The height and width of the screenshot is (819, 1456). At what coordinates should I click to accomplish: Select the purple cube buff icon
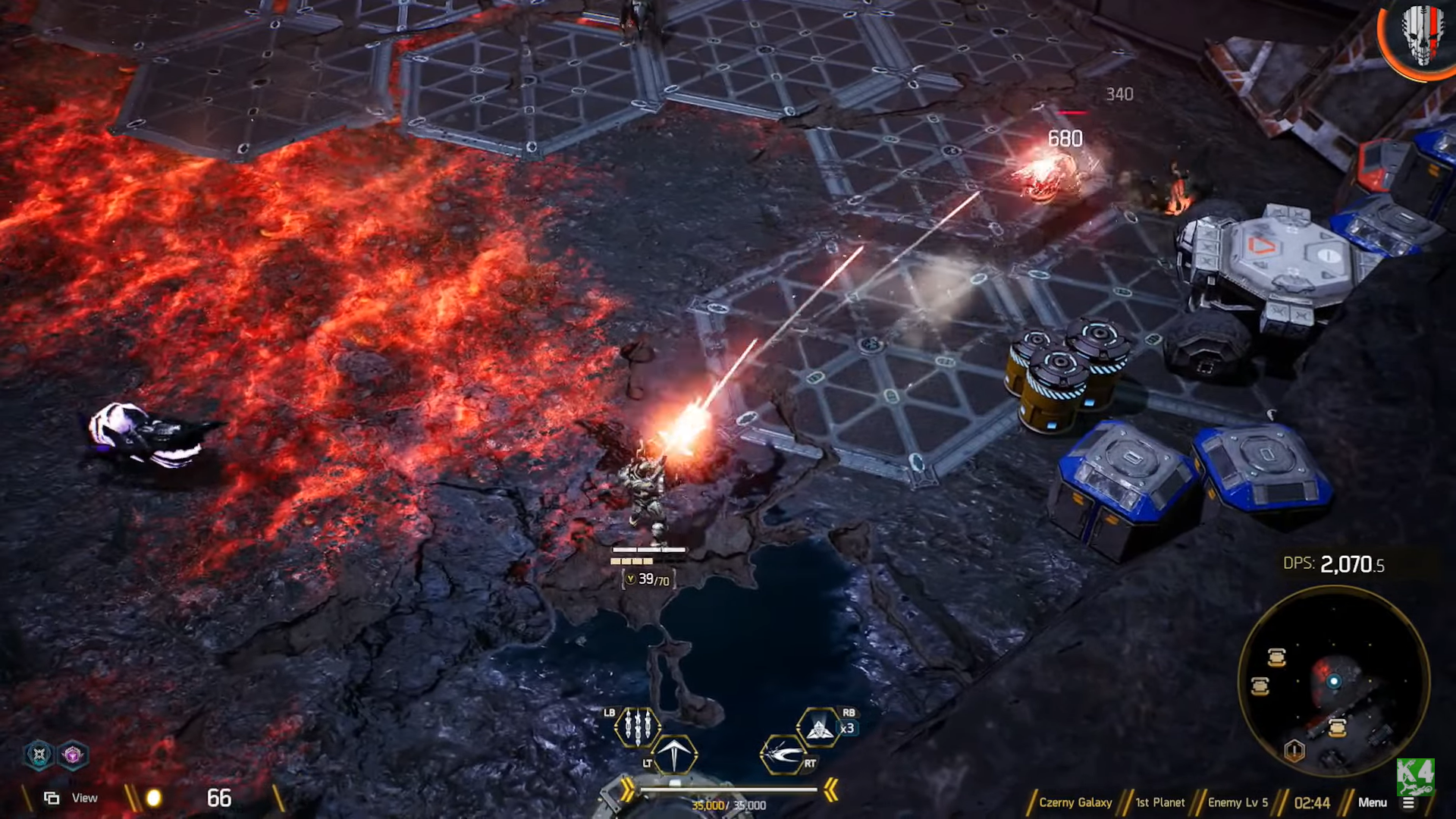click(73, 755)
